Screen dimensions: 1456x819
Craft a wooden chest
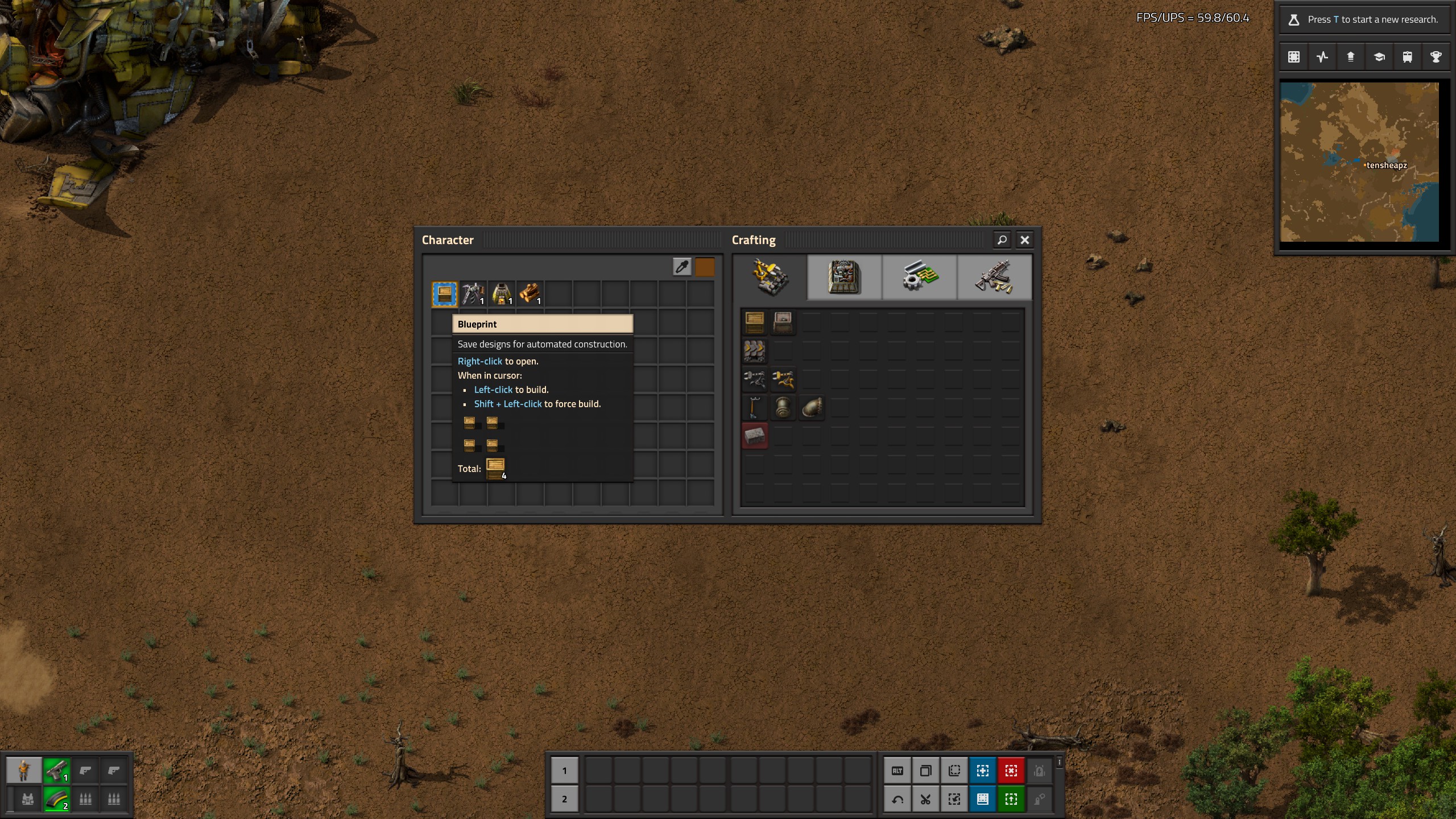pyautogui.click(x=755, y=322)
